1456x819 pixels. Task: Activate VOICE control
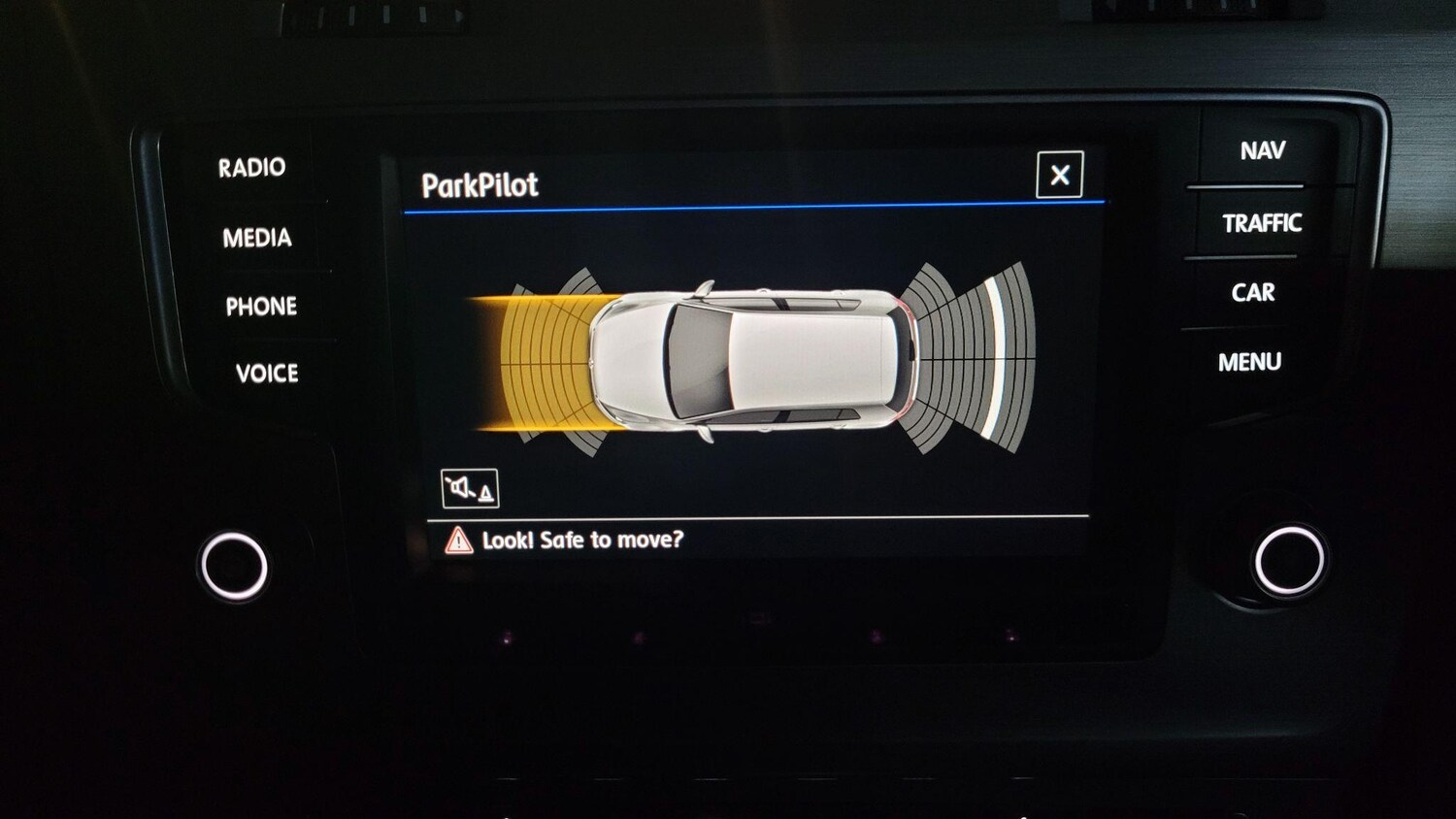click(x=266, y=374)
